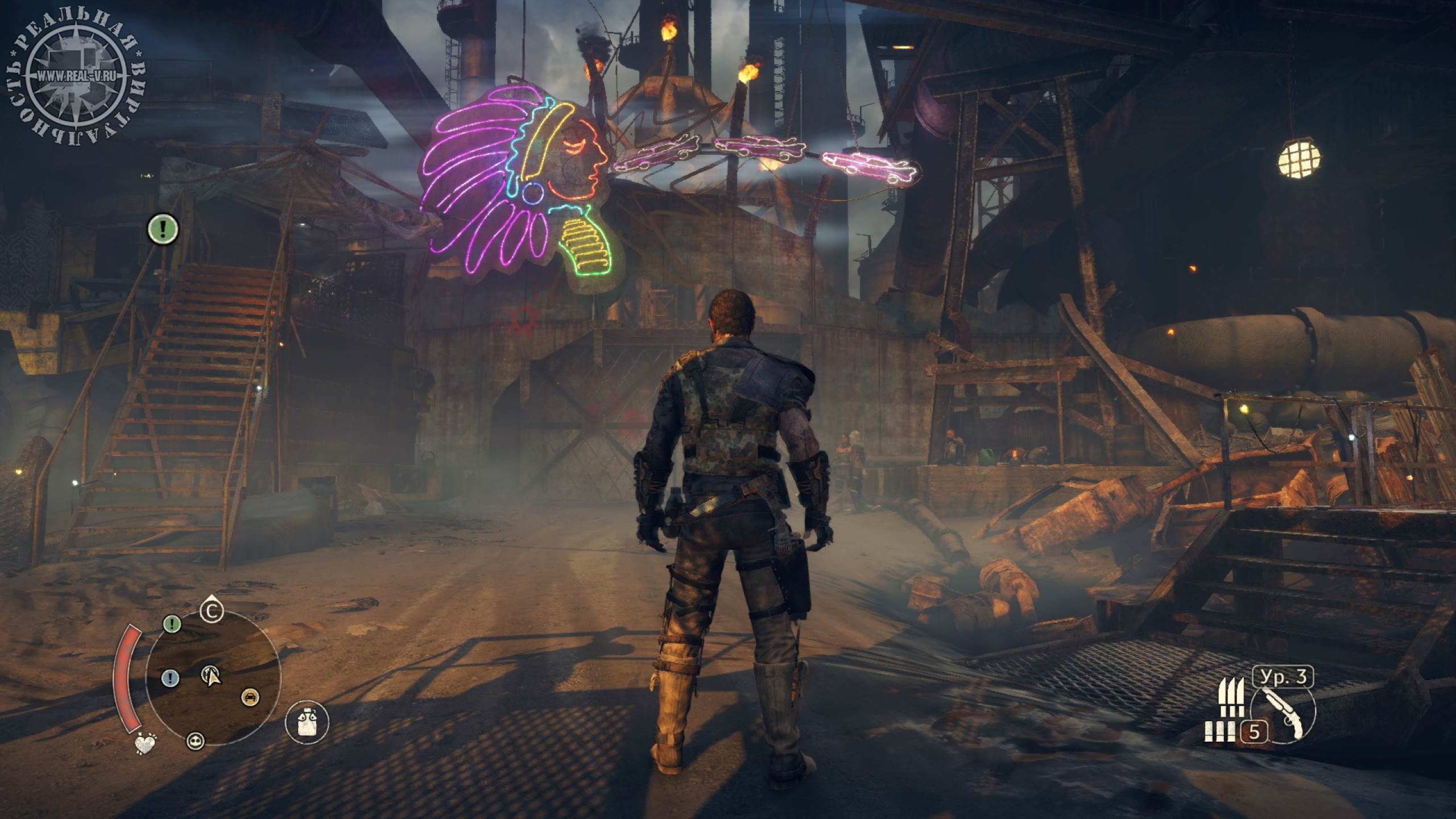
Task: Select the blue exclamation marker on the minimap
Action: [x=171, y=678]
